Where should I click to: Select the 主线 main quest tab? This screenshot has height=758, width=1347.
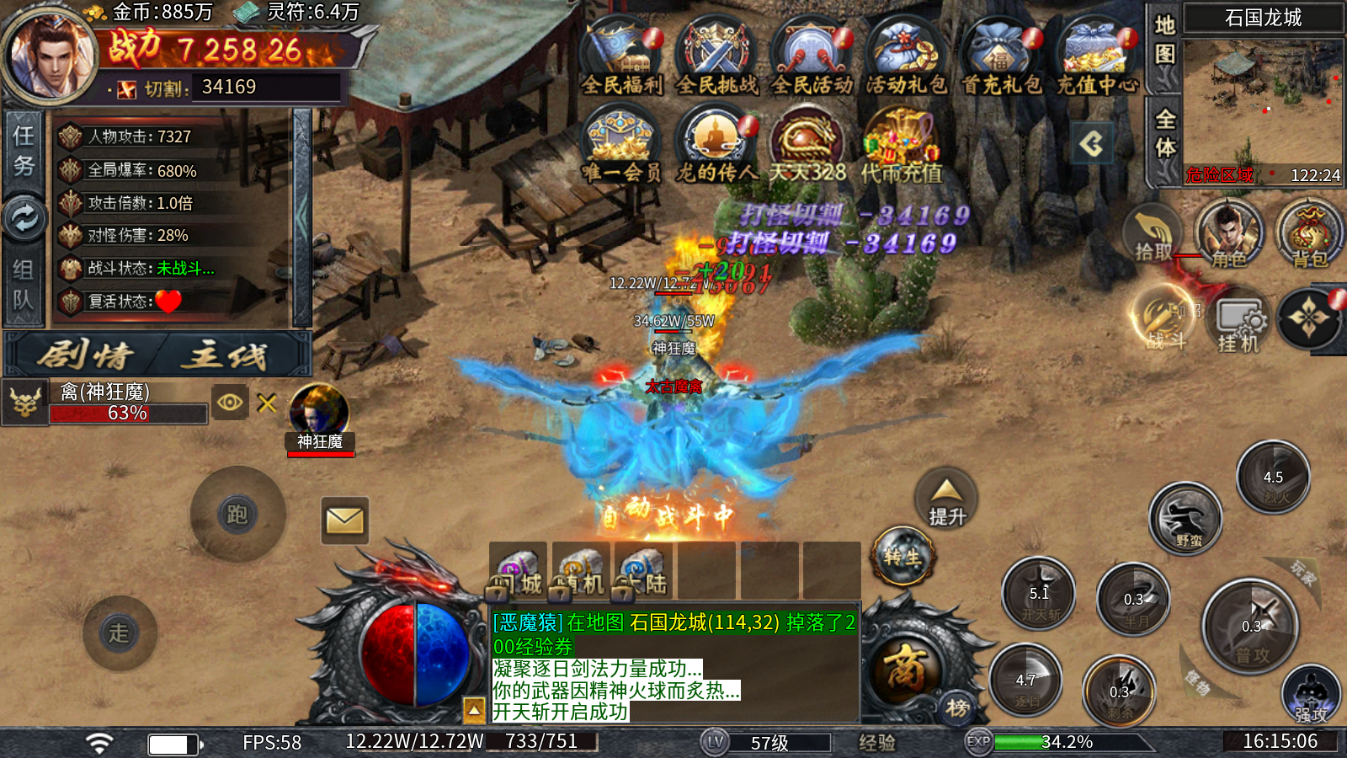(x=234, y=354)
